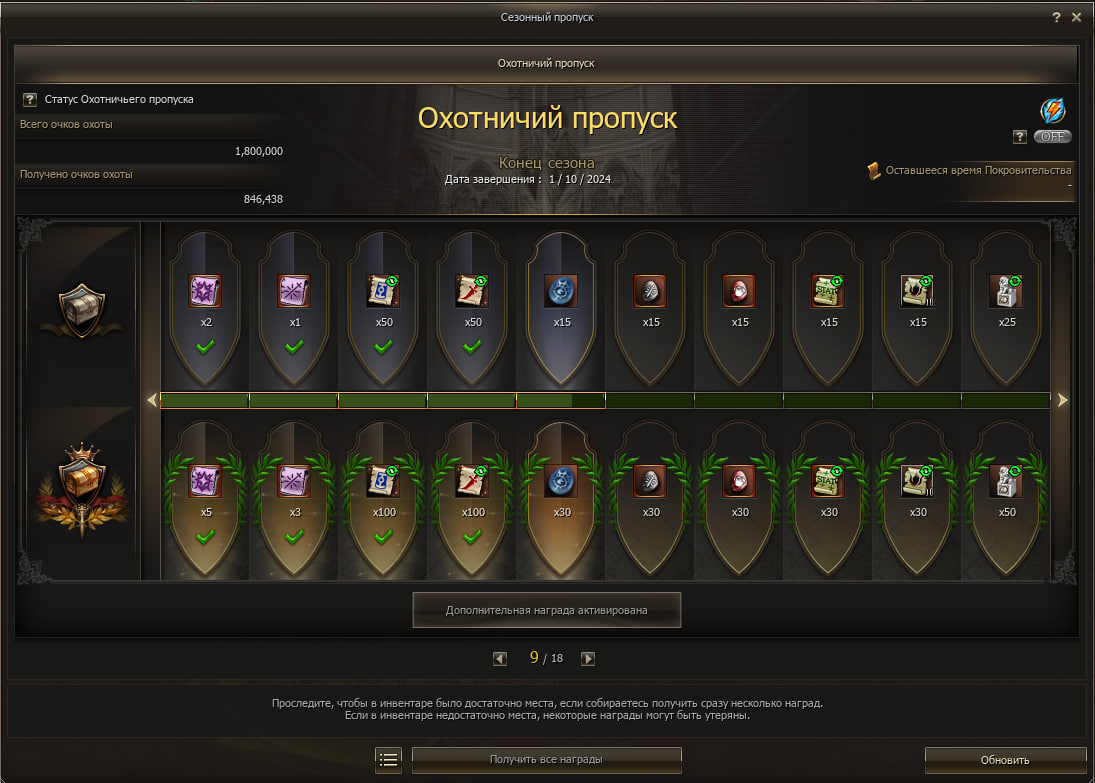Open help for the Season Pass window
The image size is (1095, 783).
(1056, 18)
